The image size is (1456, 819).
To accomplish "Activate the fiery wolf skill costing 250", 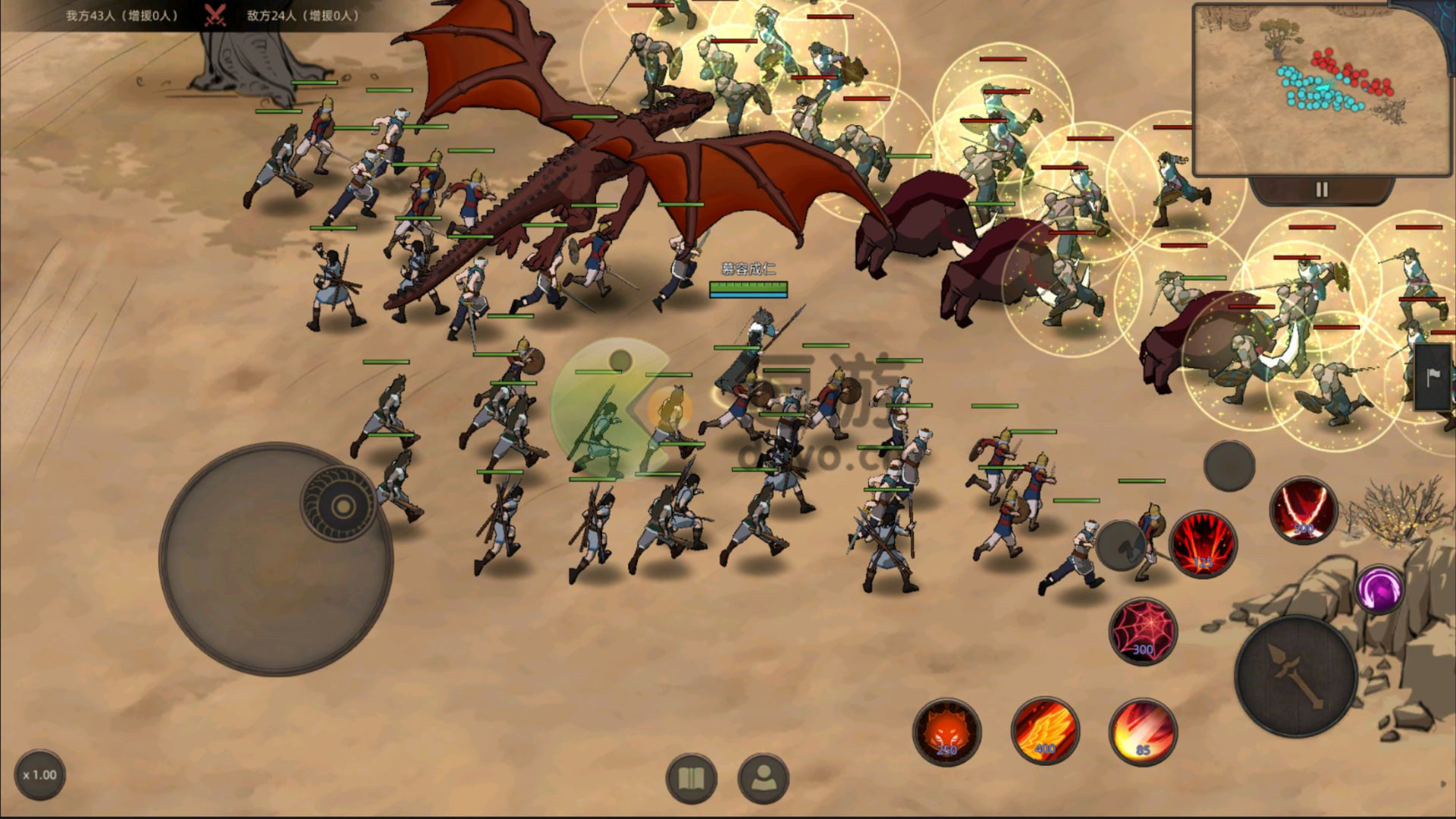I will click(x=946, y=732).
